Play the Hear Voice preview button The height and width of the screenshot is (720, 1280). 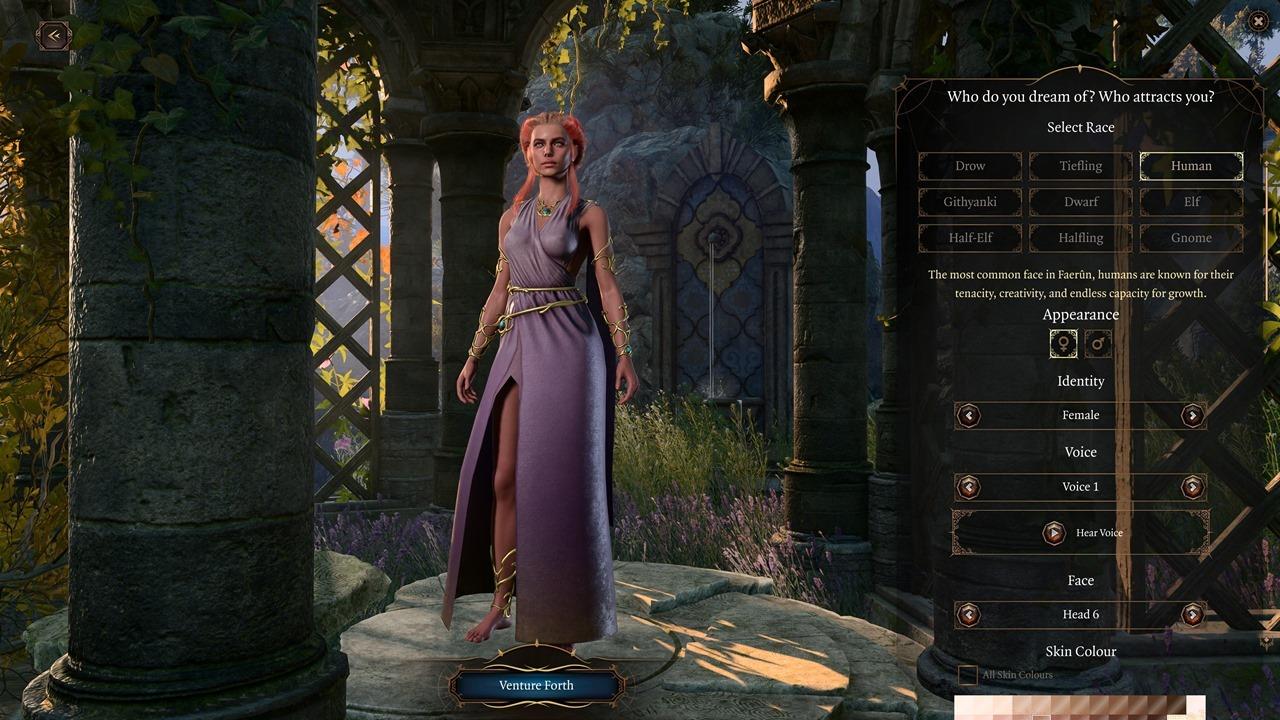(x=1080, y=533)
